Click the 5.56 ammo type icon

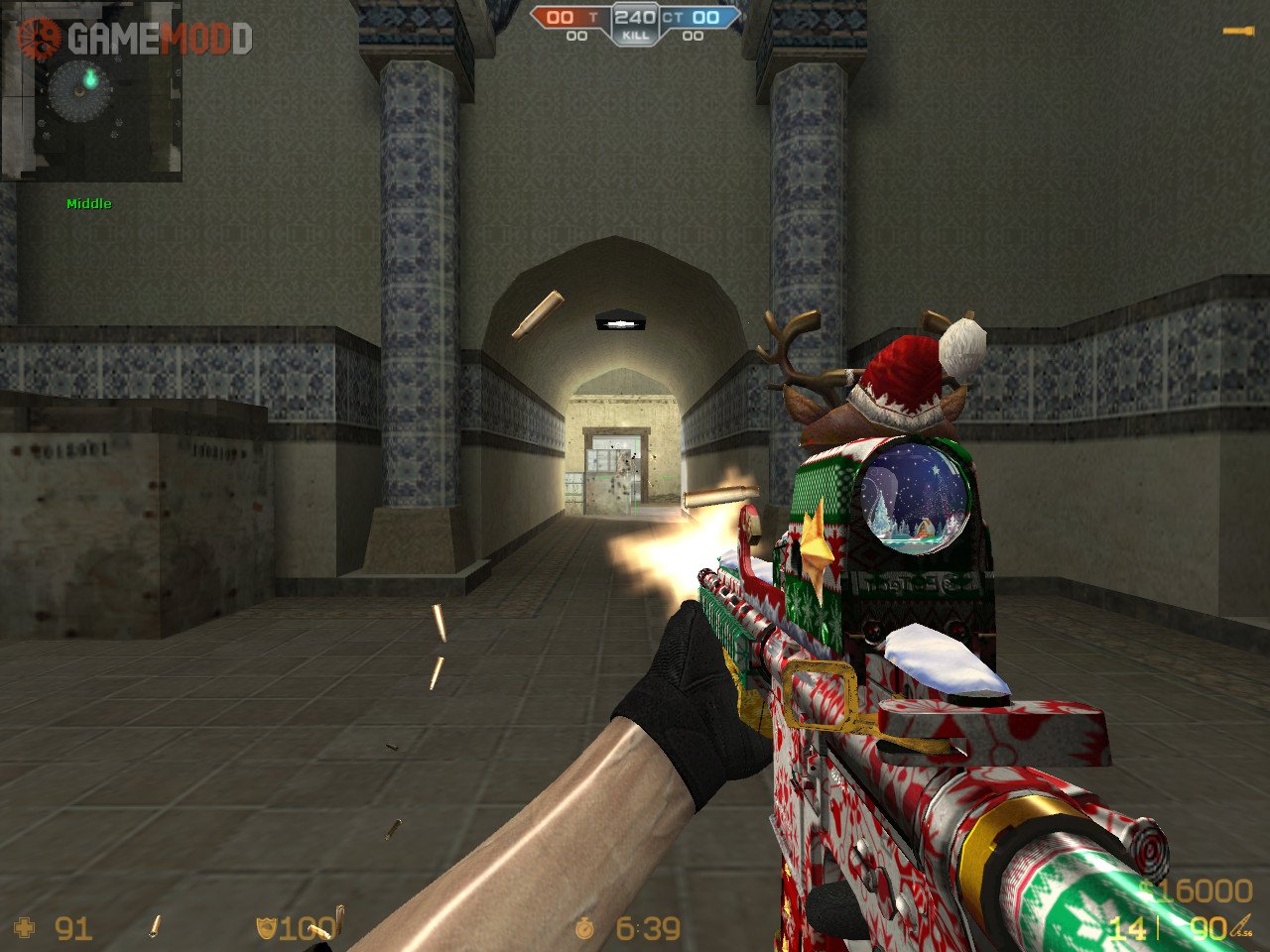(x=1242, y=928)
